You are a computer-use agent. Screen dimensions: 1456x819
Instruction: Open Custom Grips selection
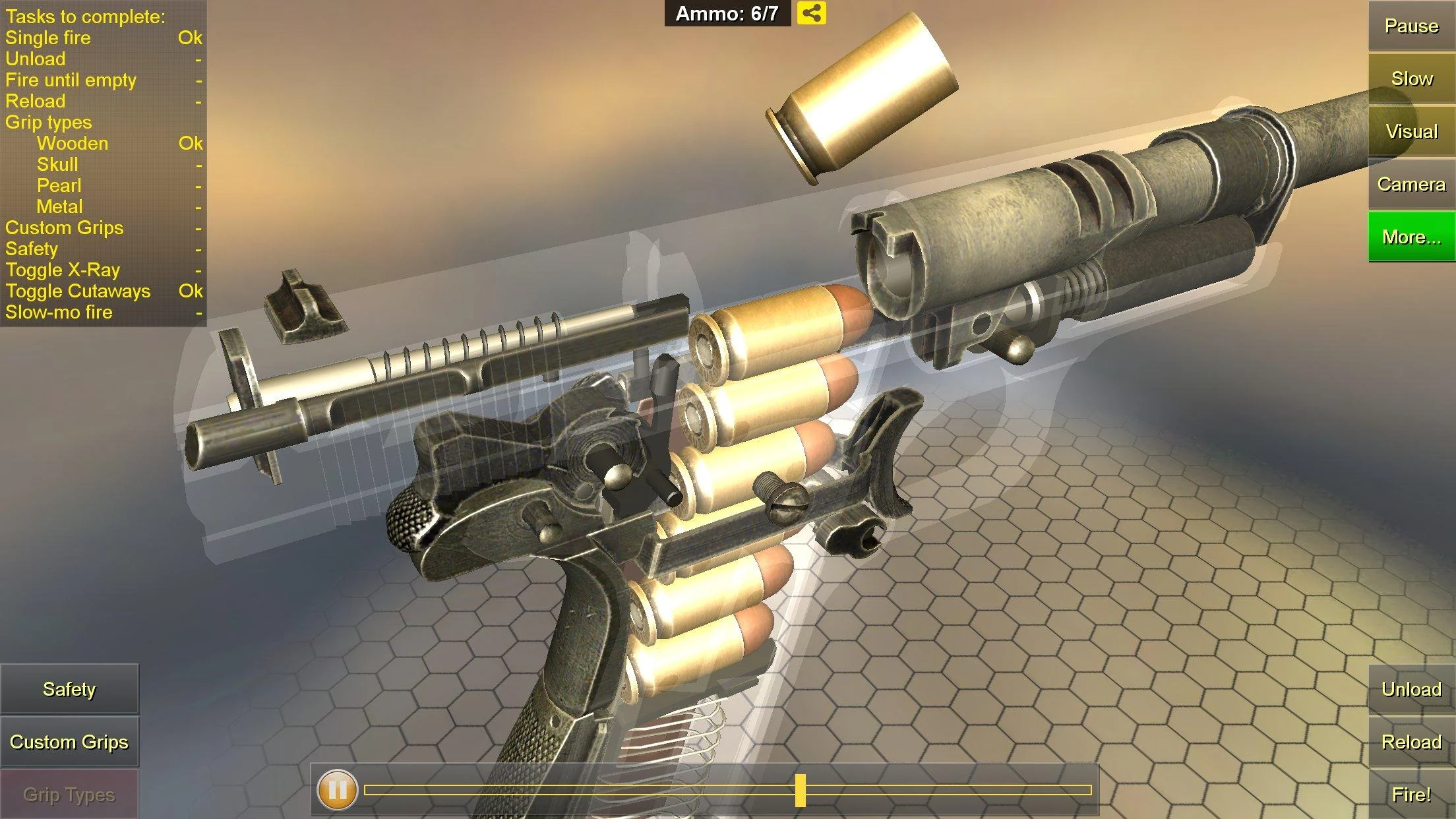pos(71,742)
